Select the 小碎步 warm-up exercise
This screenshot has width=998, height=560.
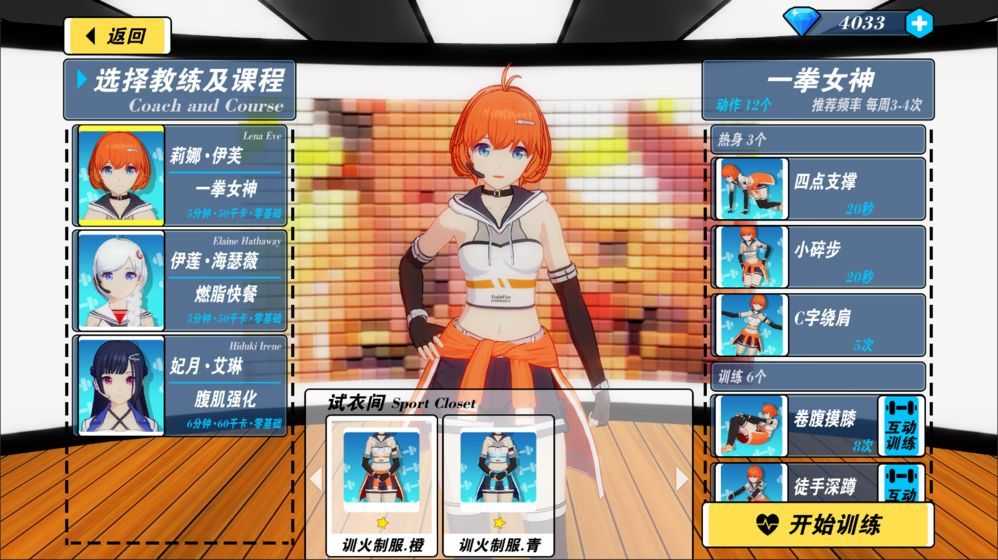point(820,257)
